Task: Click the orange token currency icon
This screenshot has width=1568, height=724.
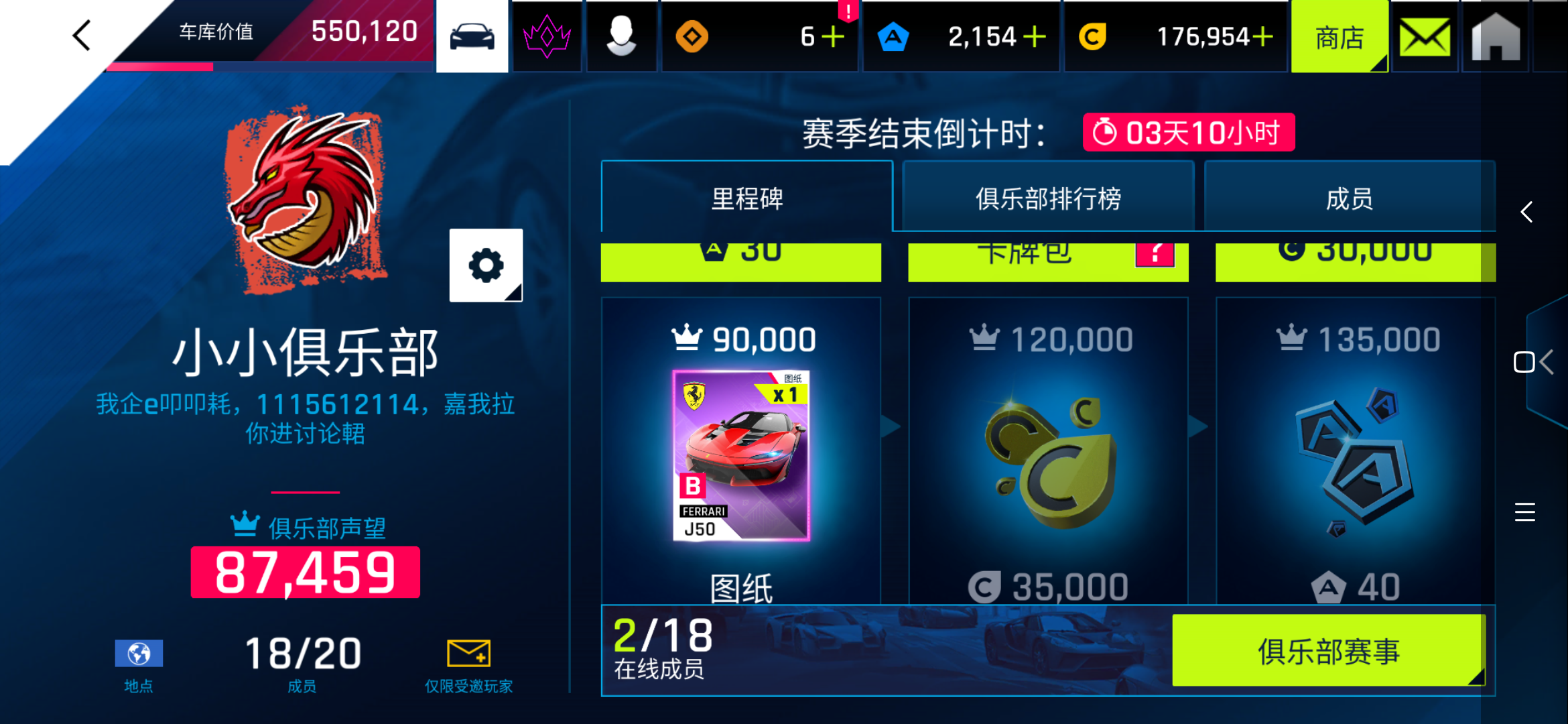Action: click(692, 36)
